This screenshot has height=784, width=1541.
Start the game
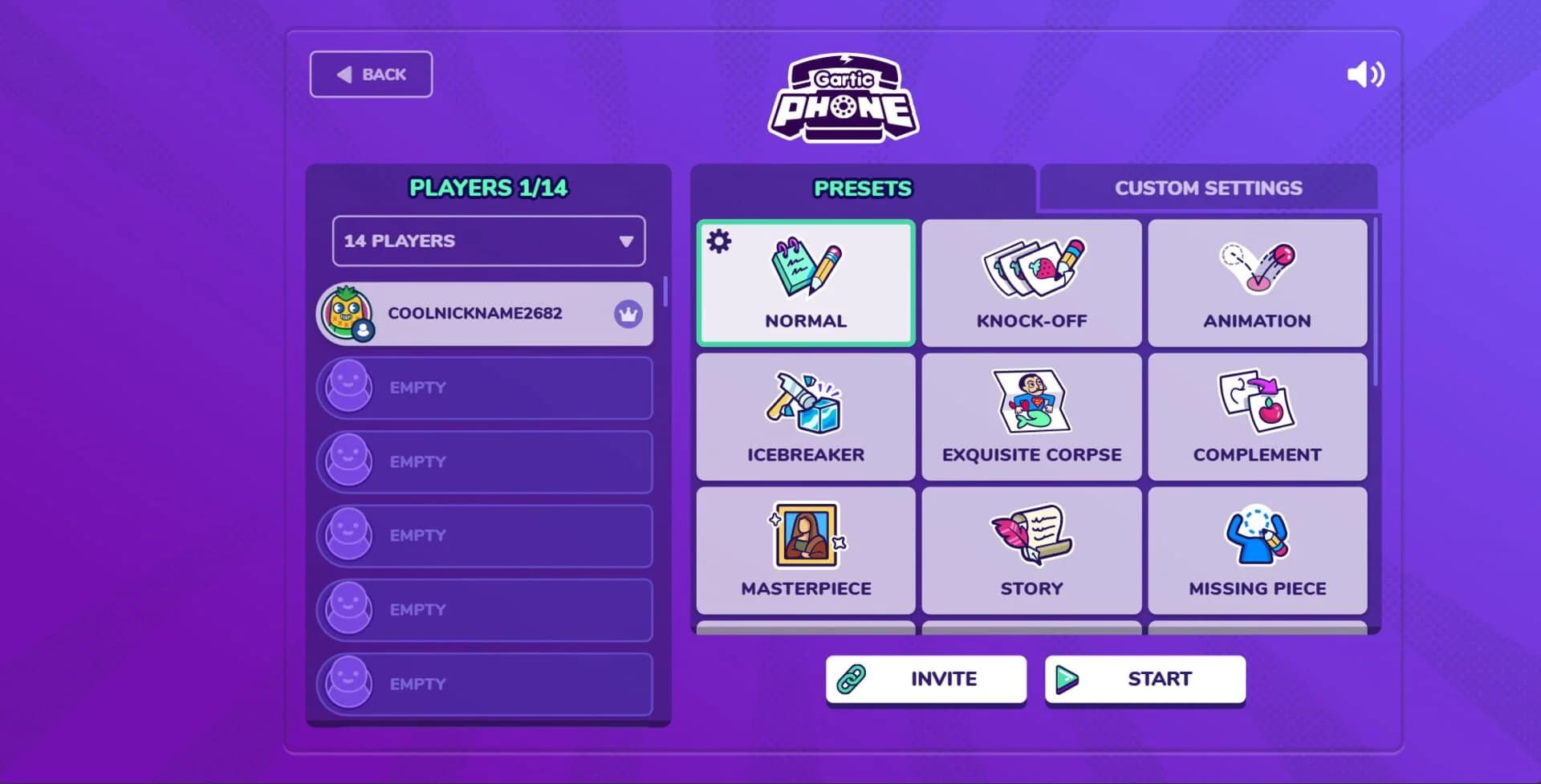pyautogui.click(x=1145, y=679)
